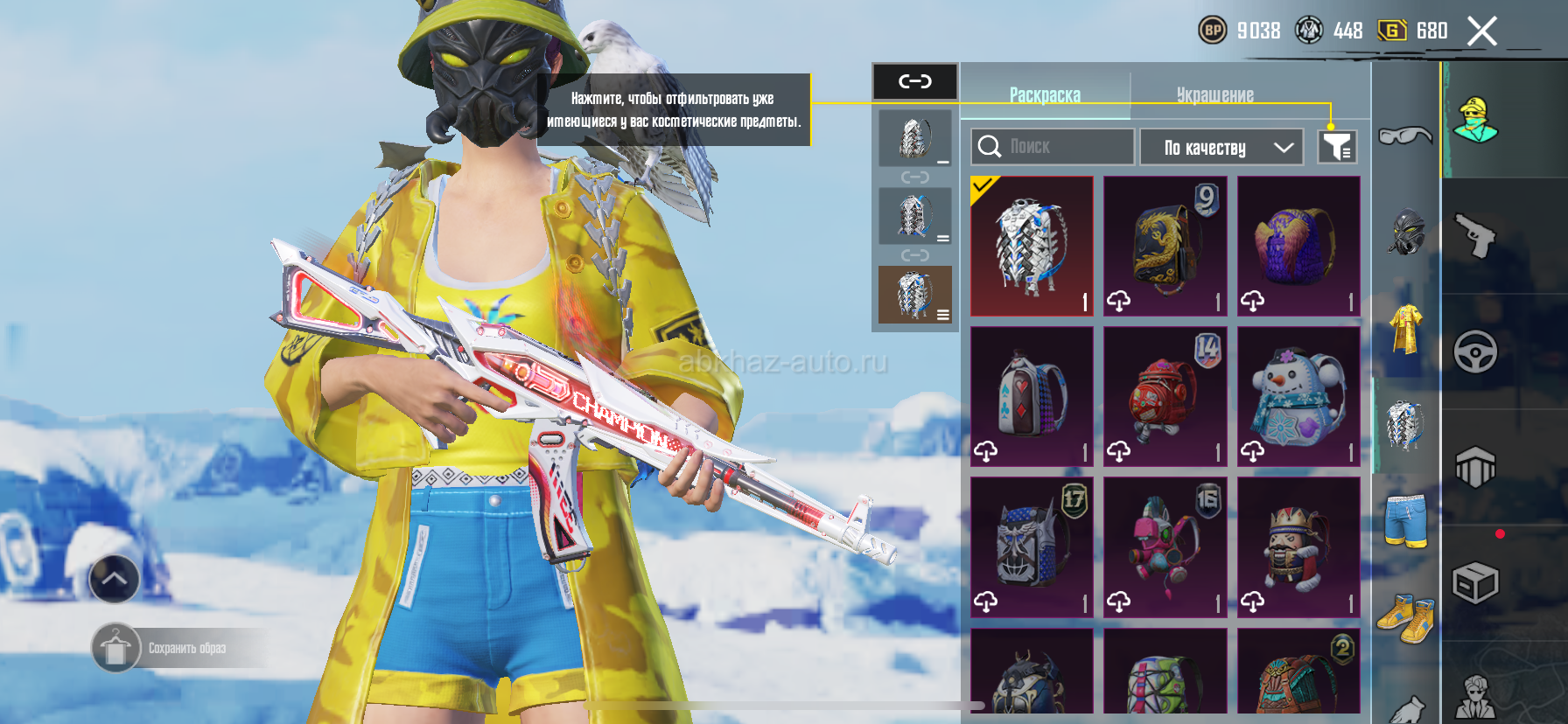Toggle the owned items filter funnel
The width and height of the screenshot is (1568, 724).
1336,147
